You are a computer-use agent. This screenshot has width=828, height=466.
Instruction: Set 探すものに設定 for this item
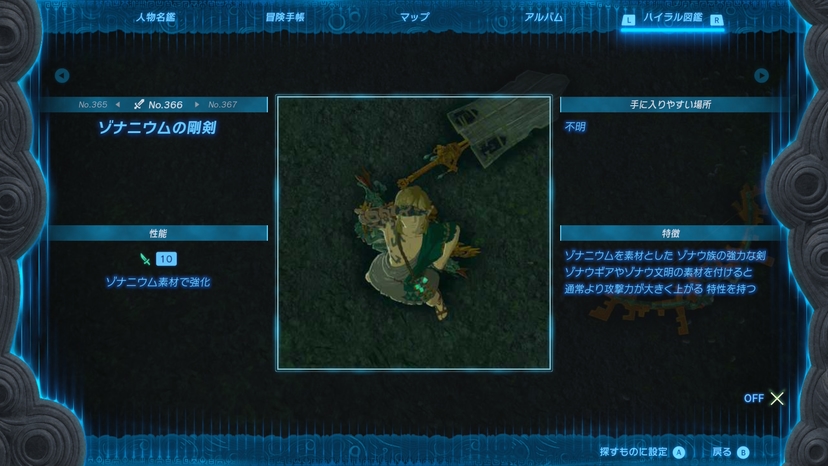coord(642,452)
